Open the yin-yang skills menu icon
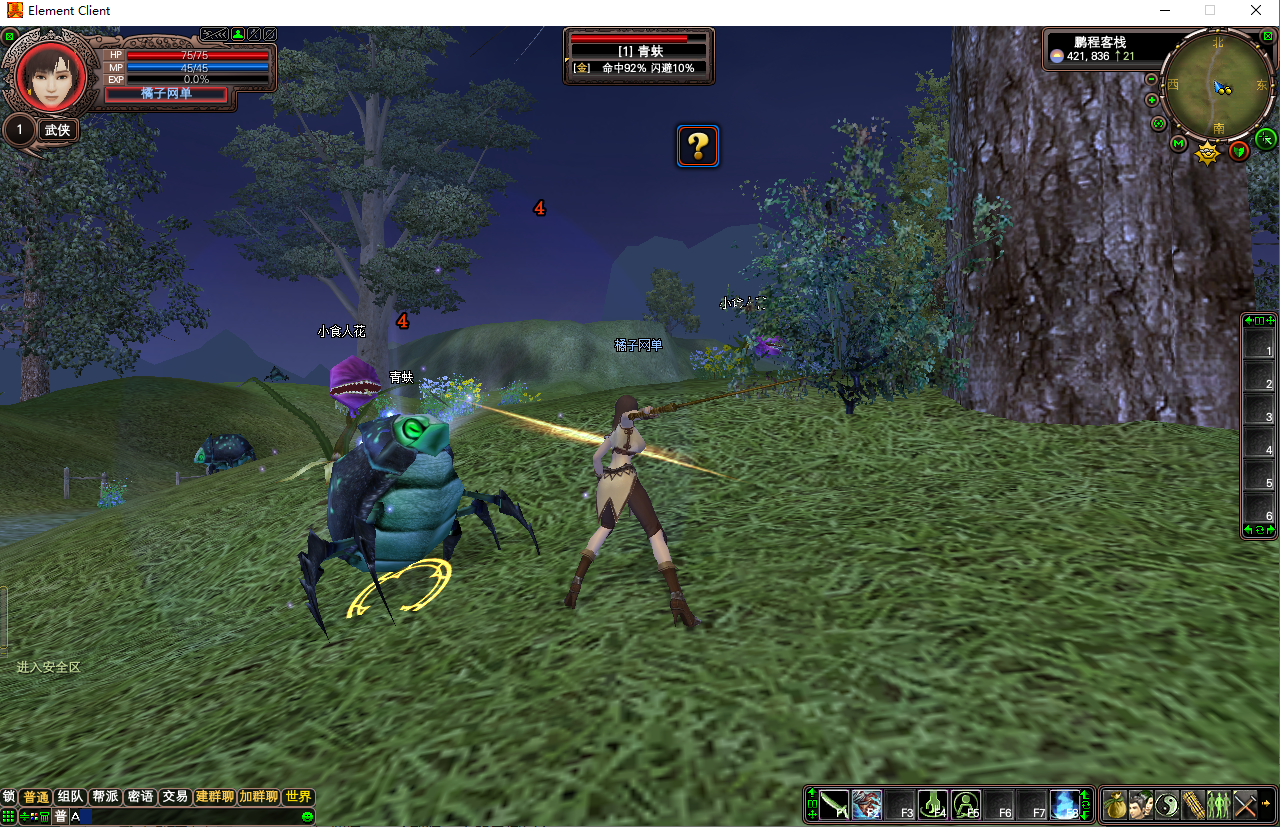 pyautogui.click(x=1167, y=804)
